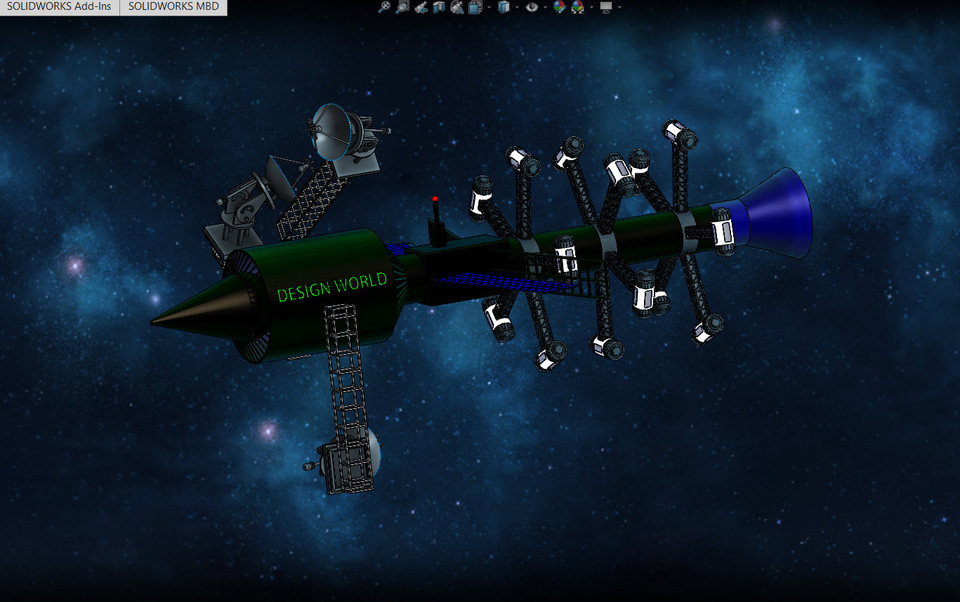Toggle the Section View tool
The height and width of the screenshot is (602, 960).
click(439, 7)
